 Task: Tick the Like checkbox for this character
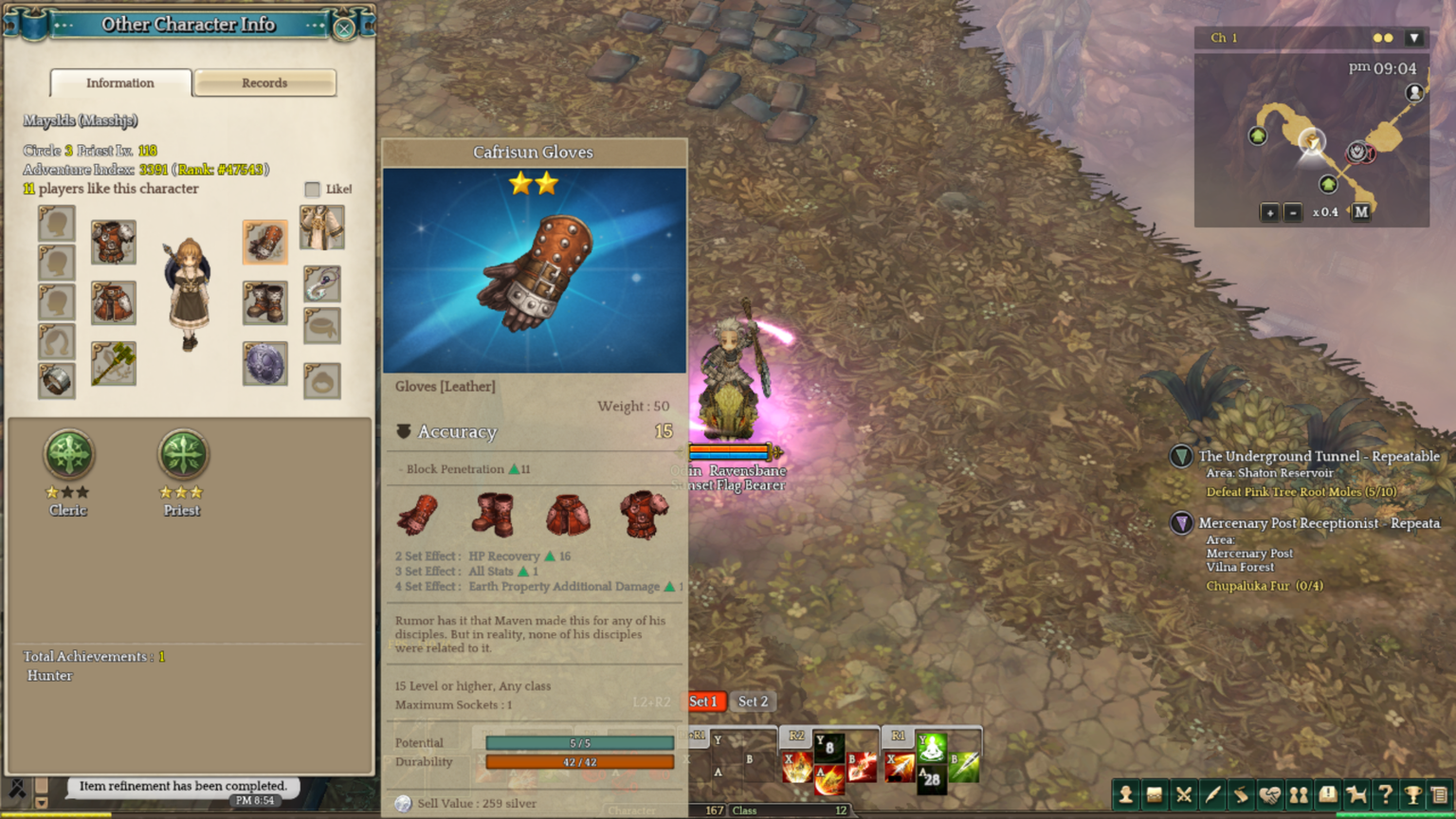pos(313,190)
